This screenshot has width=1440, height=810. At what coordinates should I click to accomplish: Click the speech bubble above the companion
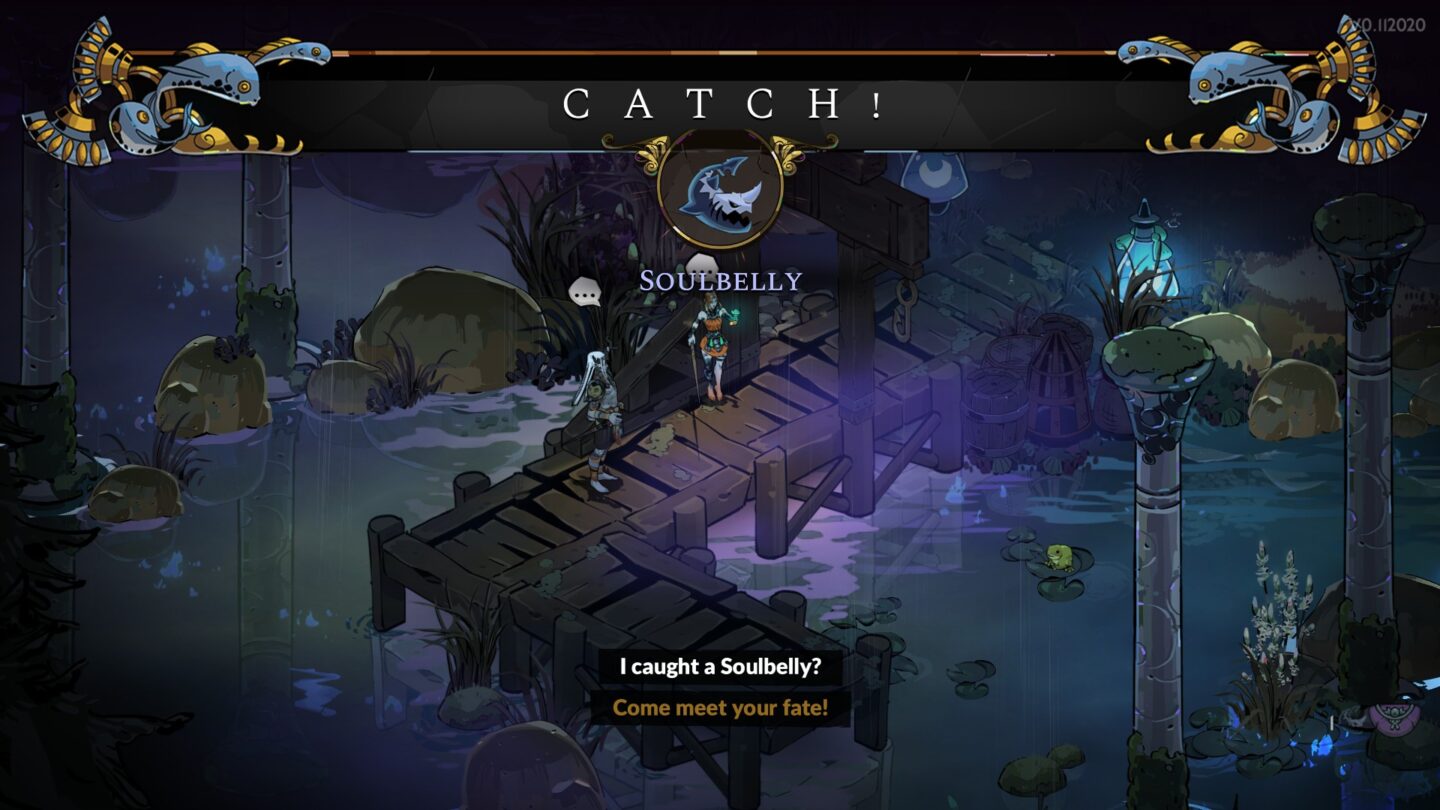point(585,293)
